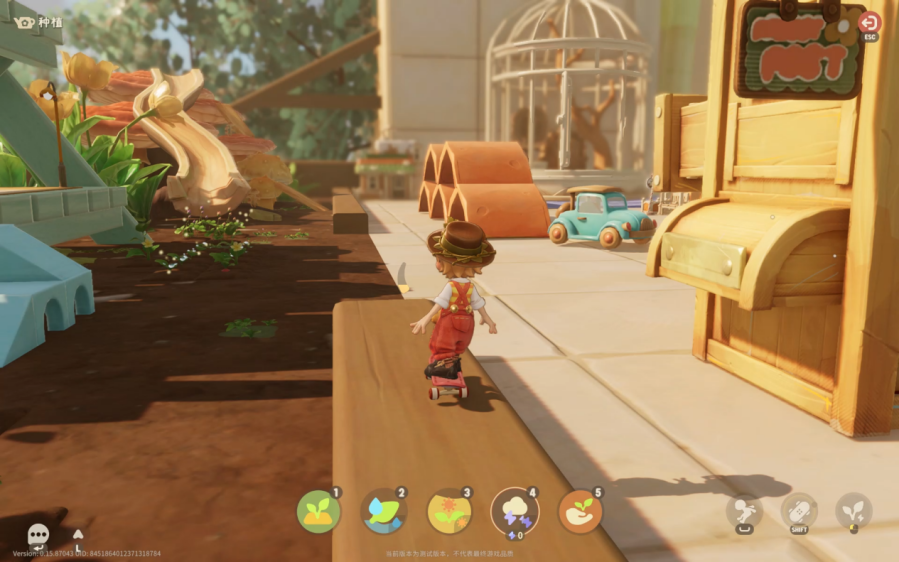Select the sun and sprout tool in slot 3
This screenshot has height=562, width=899.
449,512
